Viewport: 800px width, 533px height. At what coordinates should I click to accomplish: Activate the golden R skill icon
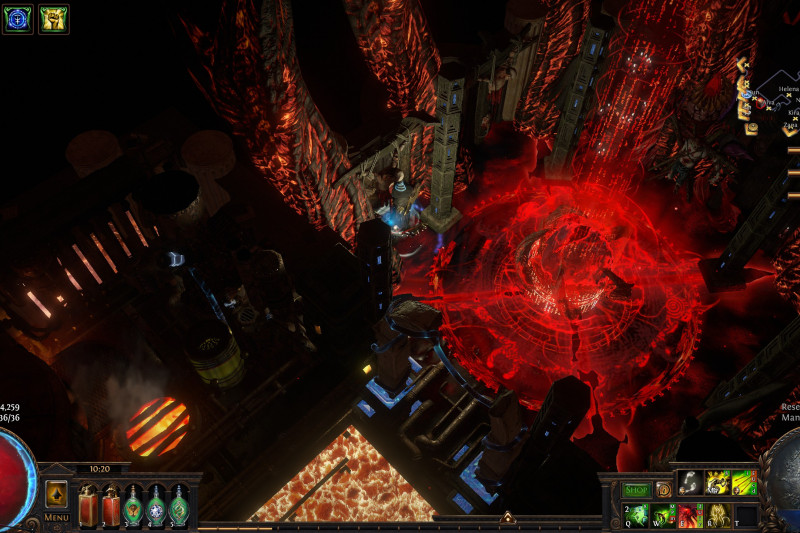(718, 515)
